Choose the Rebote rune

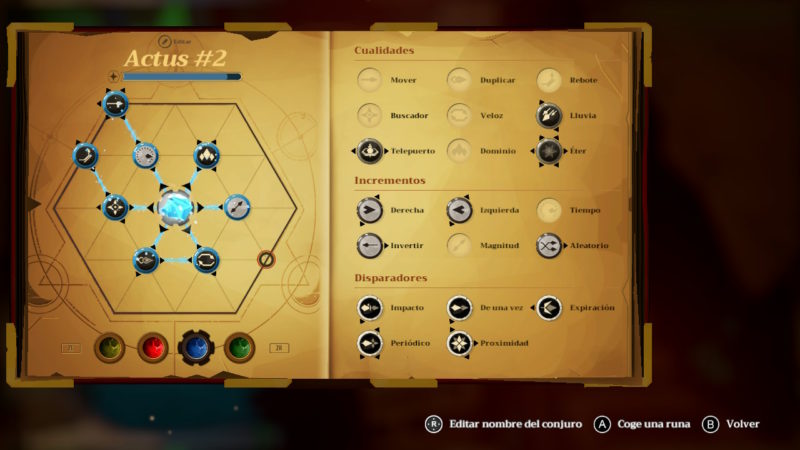click(548, 80)
